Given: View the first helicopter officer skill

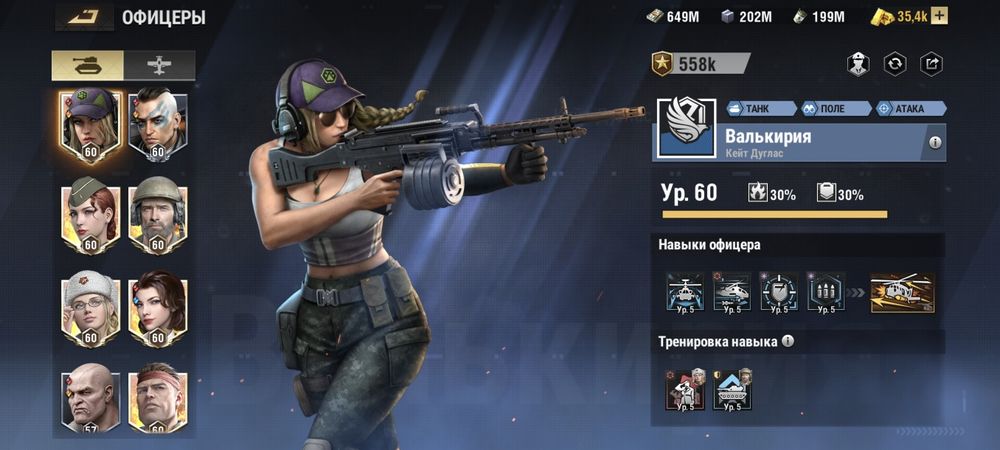Looking at the screenshot, I should (x=685, y=292).
